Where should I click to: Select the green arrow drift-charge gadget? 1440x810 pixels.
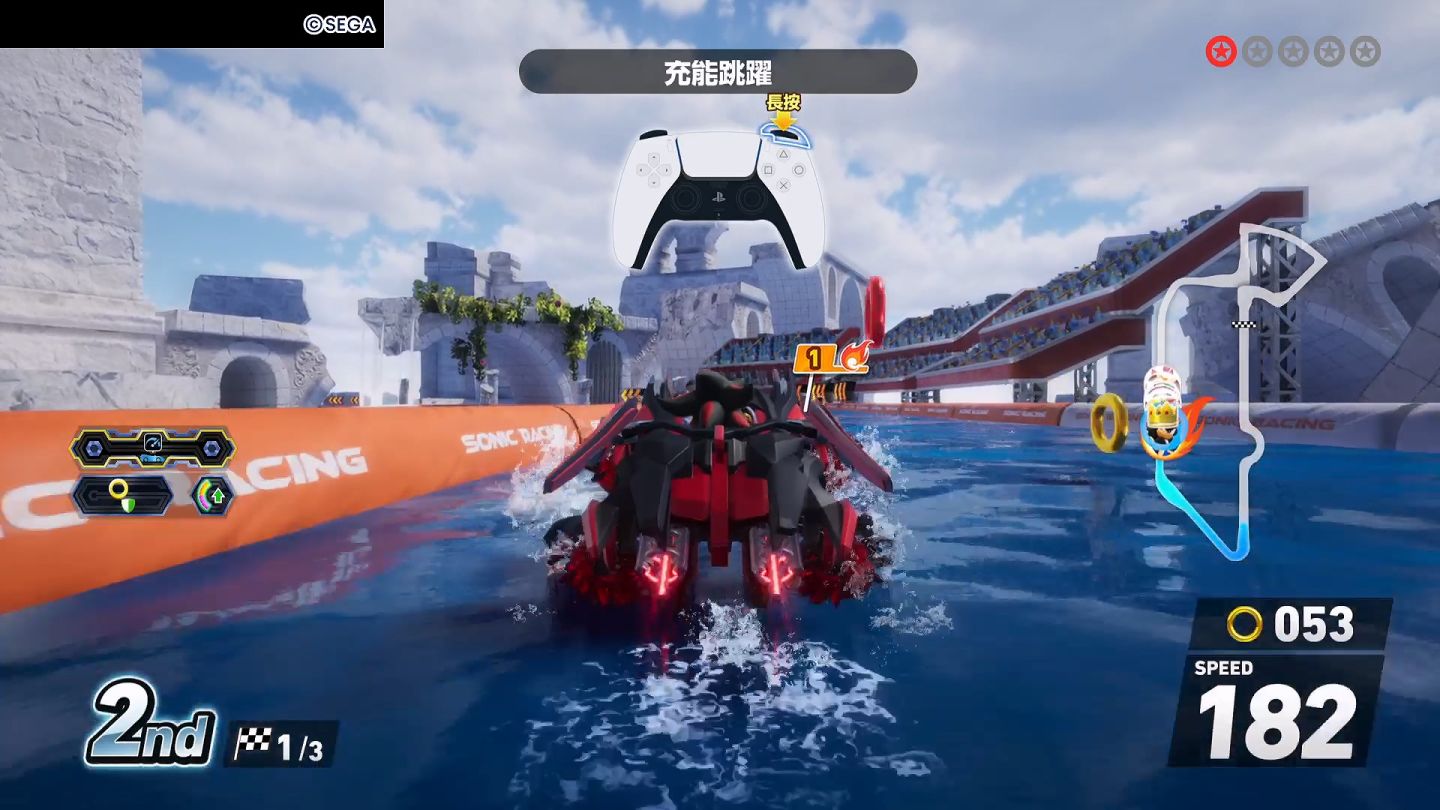click(x=213, y=494)
